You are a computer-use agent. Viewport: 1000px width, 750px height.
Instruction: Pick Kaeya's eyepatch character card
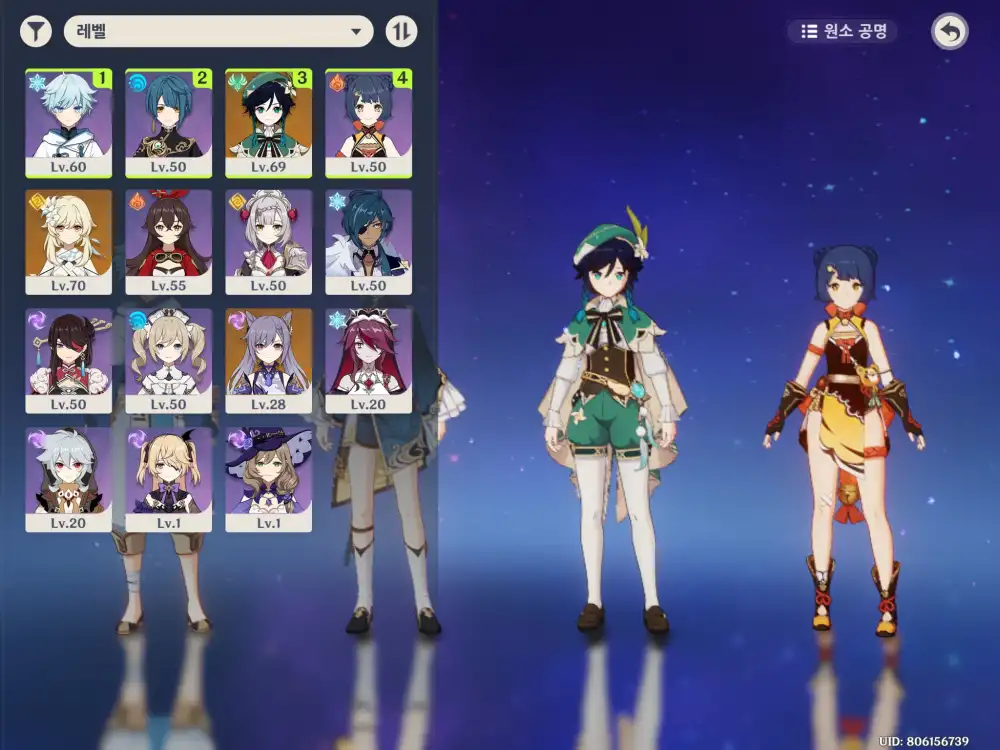368,242
